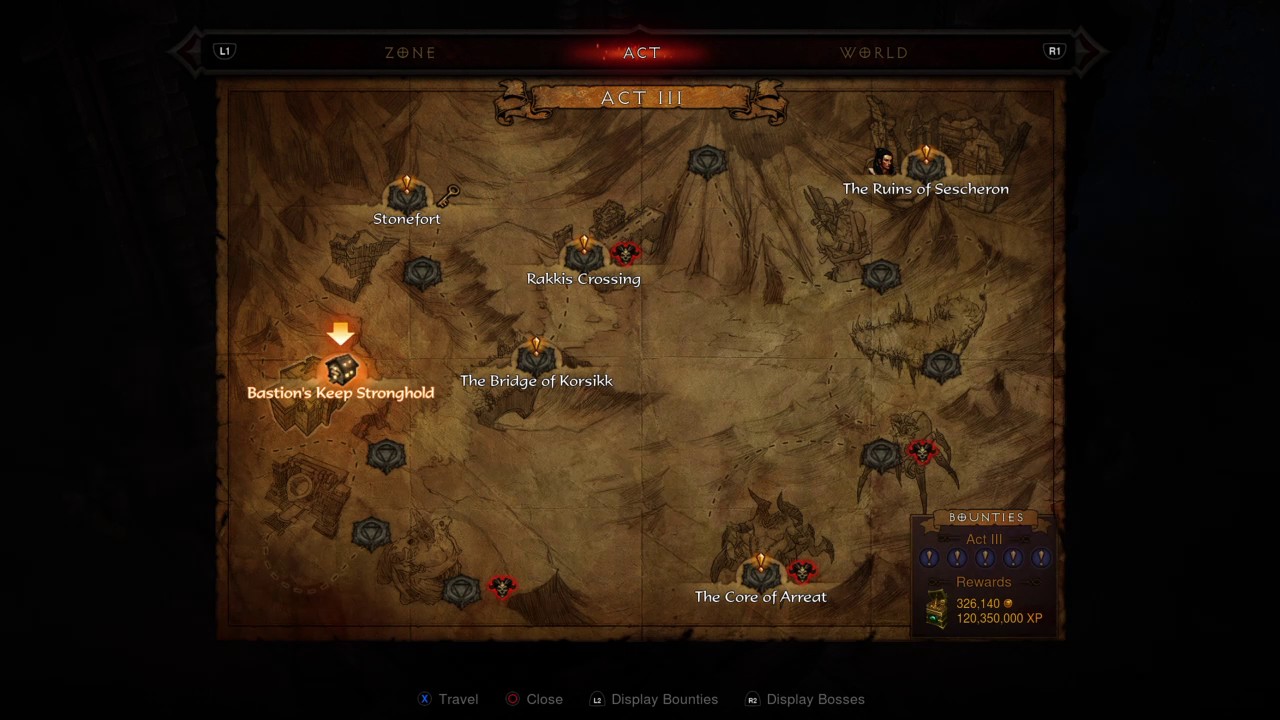Travel to Bastion's Keep Stronghold

[x=341, y=370]
